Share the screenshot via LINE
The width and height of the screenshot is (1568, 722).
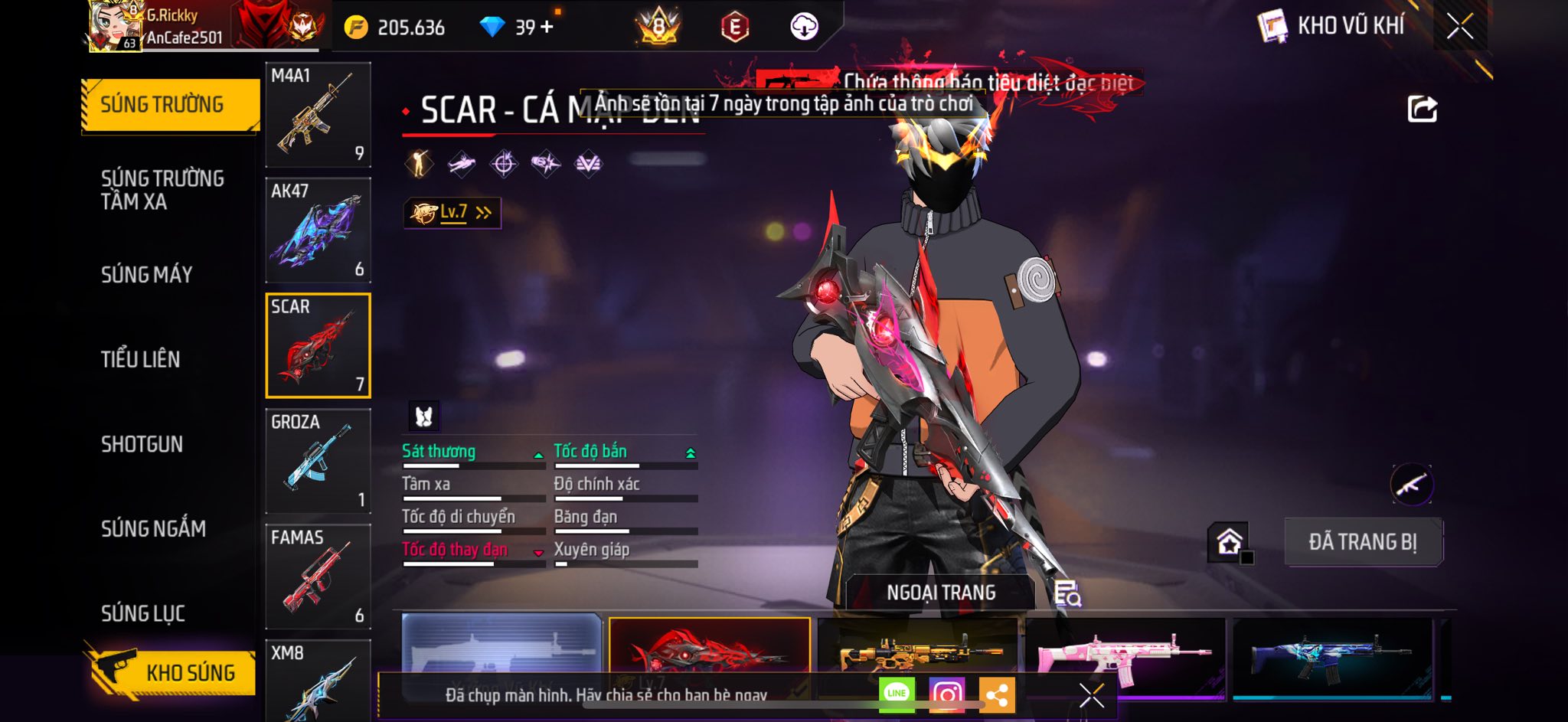(897, 694)
